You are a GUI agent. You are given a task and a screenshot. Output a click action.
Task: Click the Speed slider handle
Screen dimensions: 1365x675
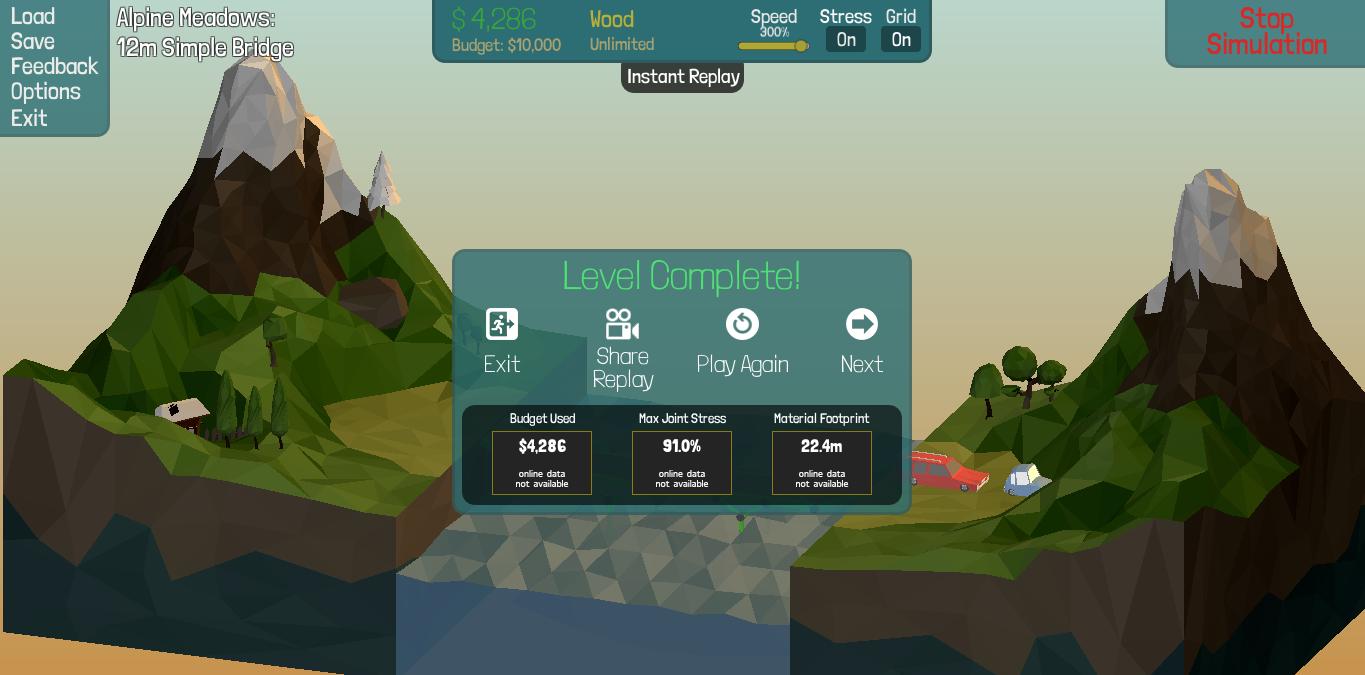click(801, 46)
